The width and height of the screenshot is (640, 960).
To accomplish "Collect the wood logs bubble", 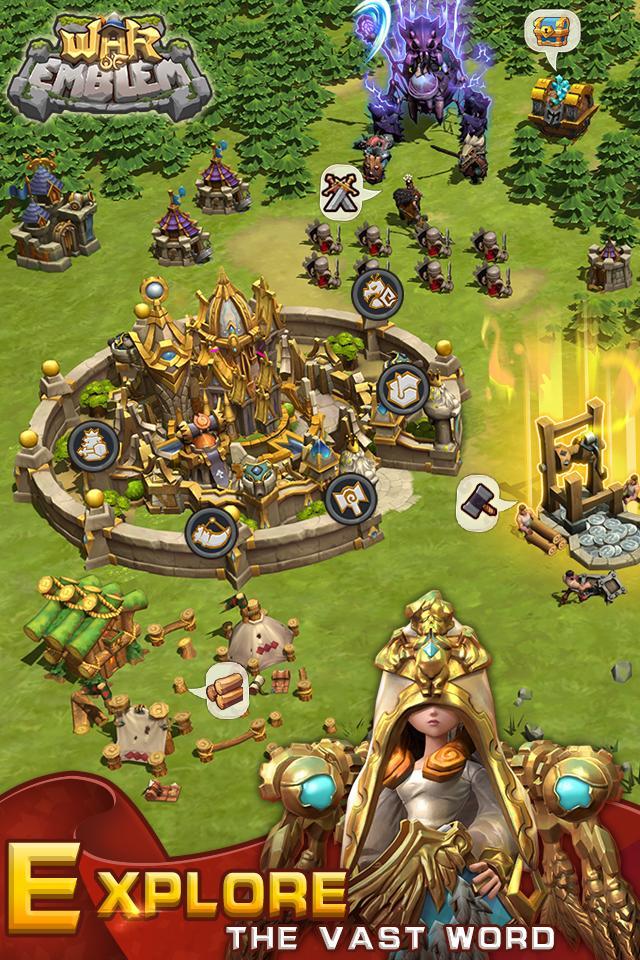I will click(227, 688).
